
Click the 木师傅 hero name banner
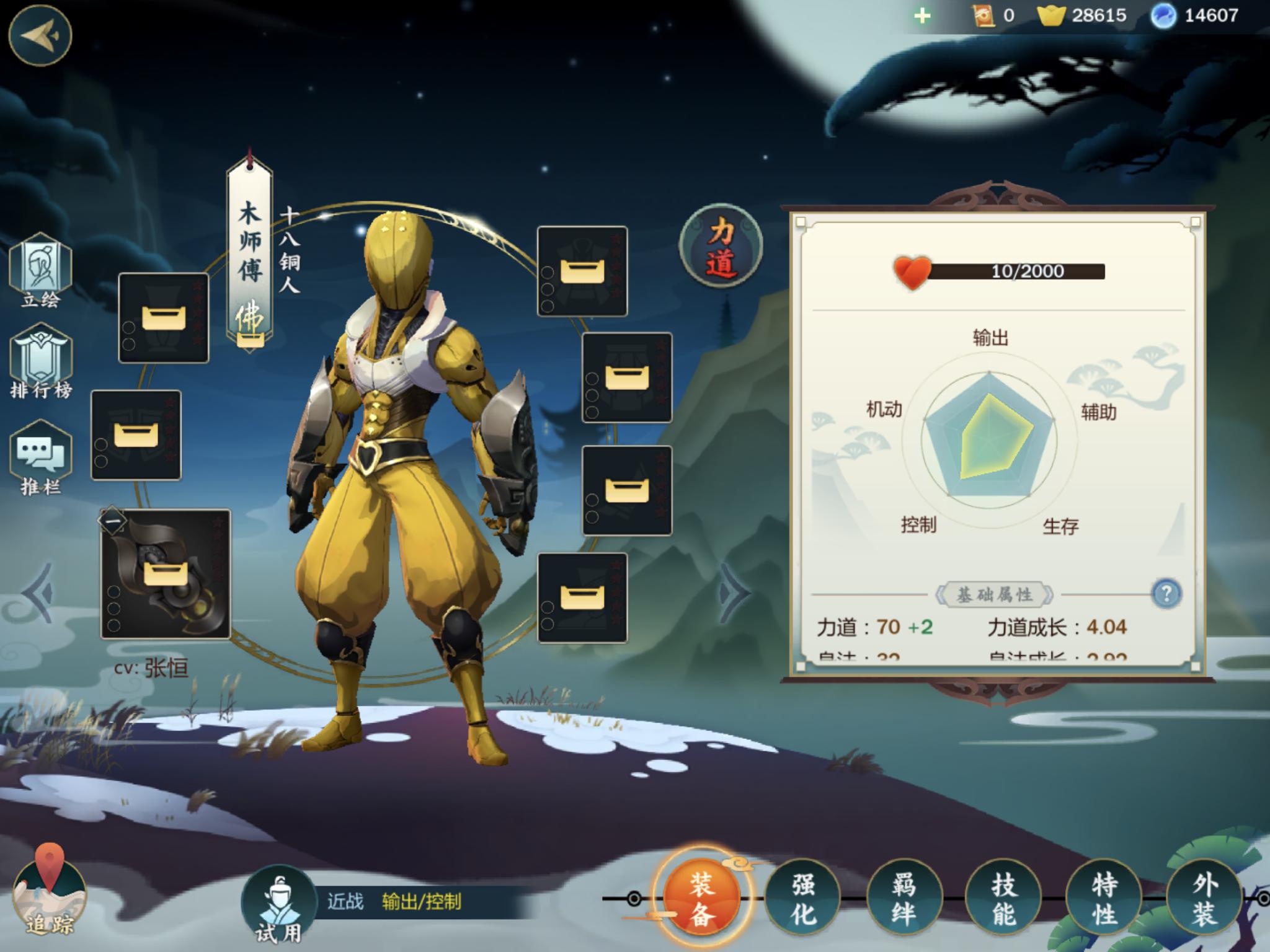point(250,254)
